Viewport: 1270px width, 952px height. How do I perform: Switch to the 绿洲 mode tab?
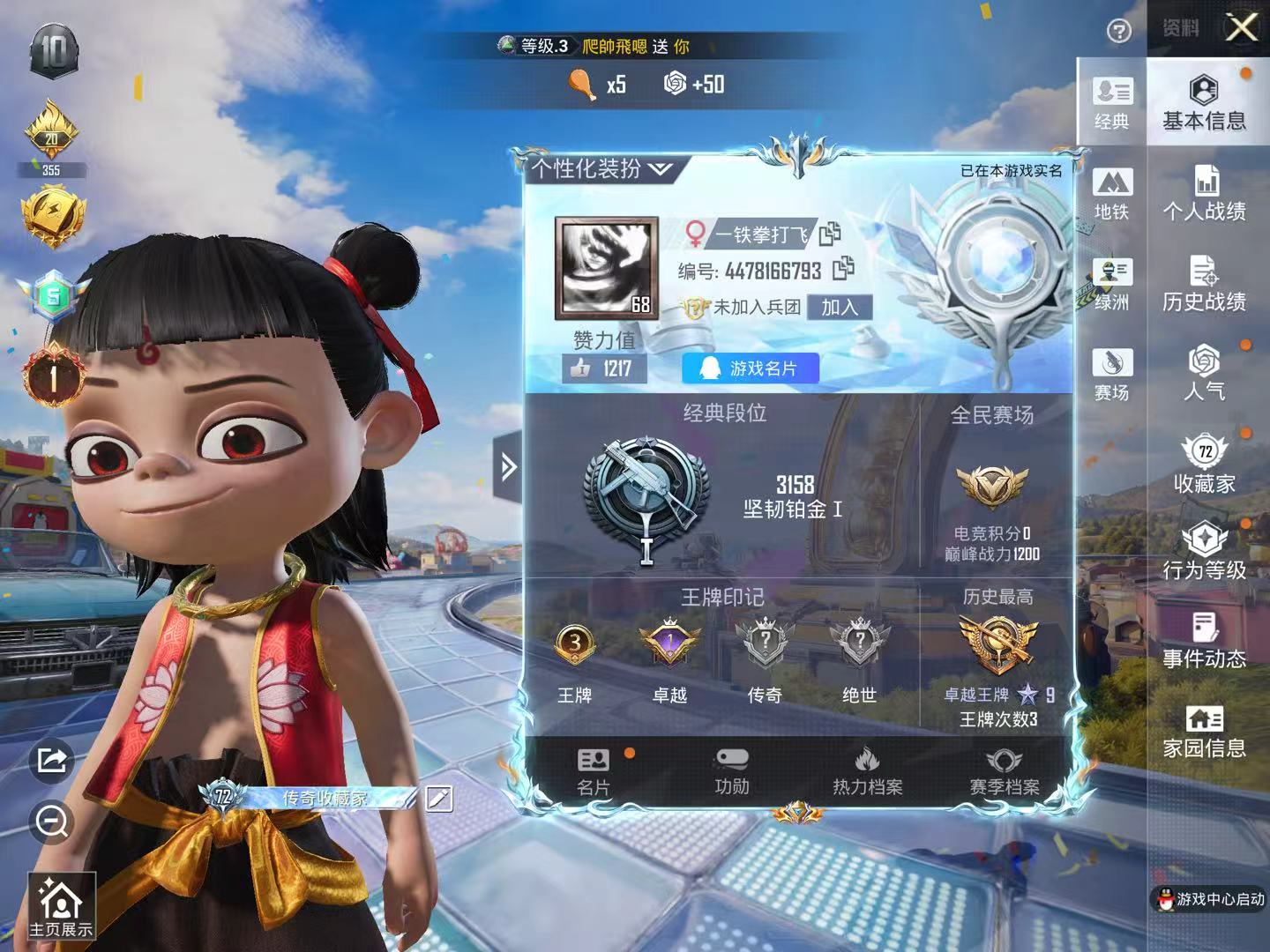(1111, 284)
